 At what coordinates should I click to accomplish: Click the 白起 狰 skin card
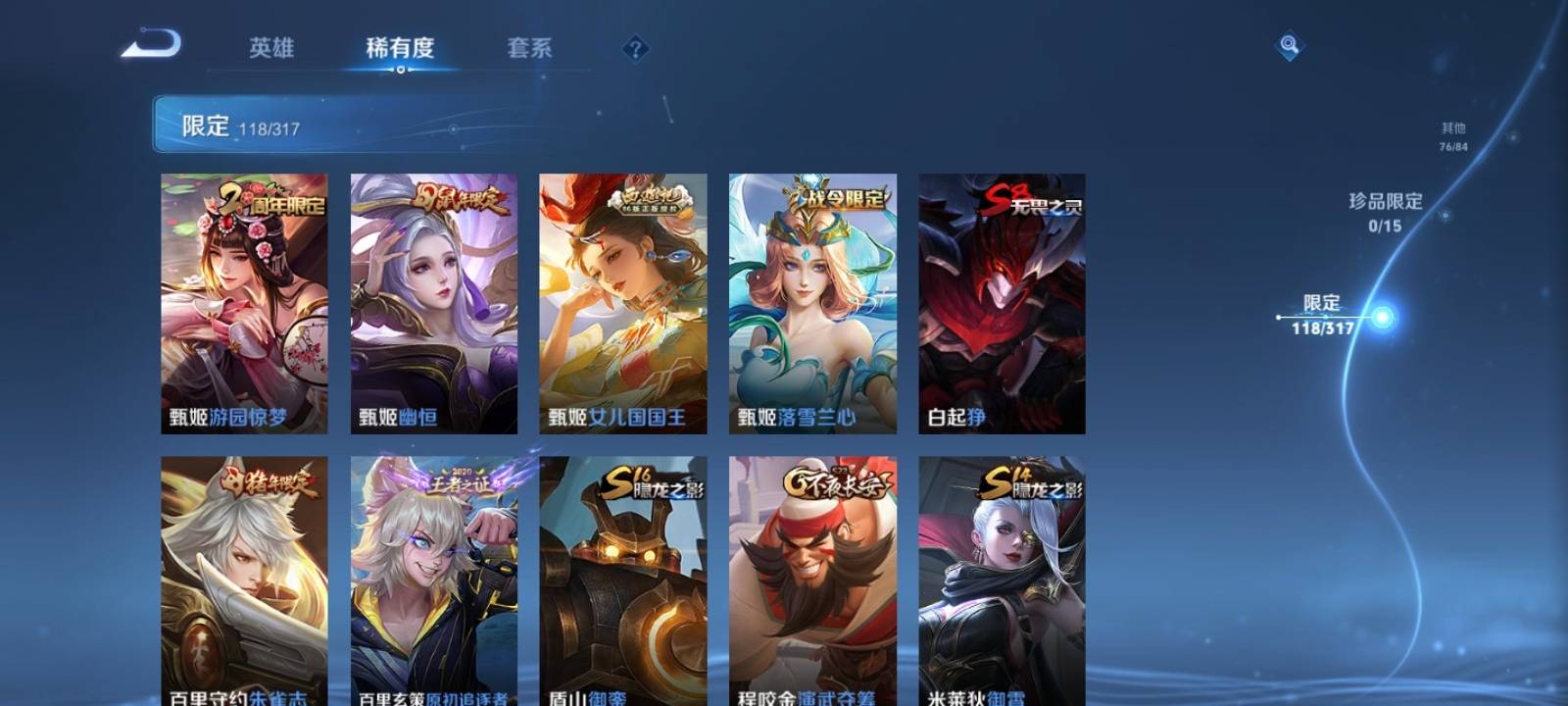pyautogui.click(x=1002, y=303)
